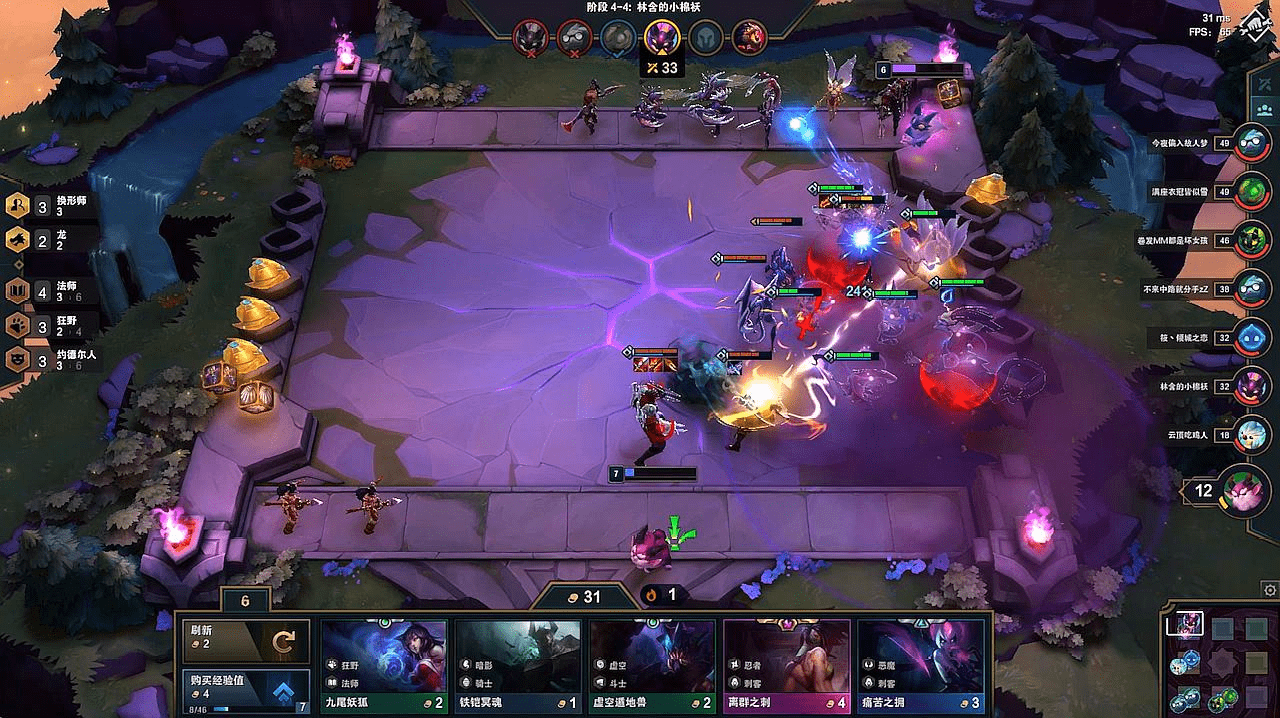
Task: Pick the 痛苦之拥 card in shop
Action: [x=921, y=665]
